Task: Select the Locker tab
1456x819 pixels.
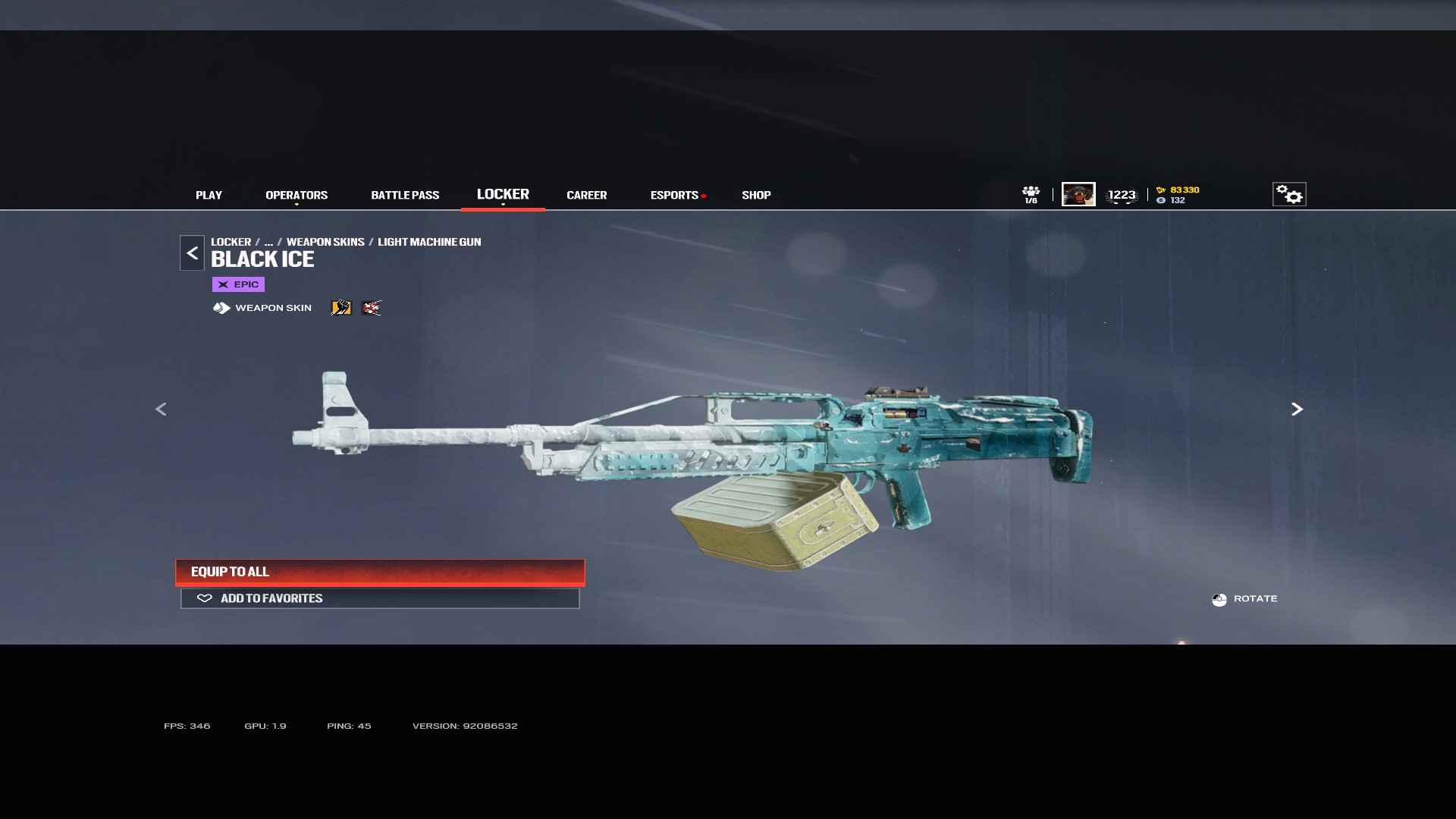Action: tap(503, 194)
